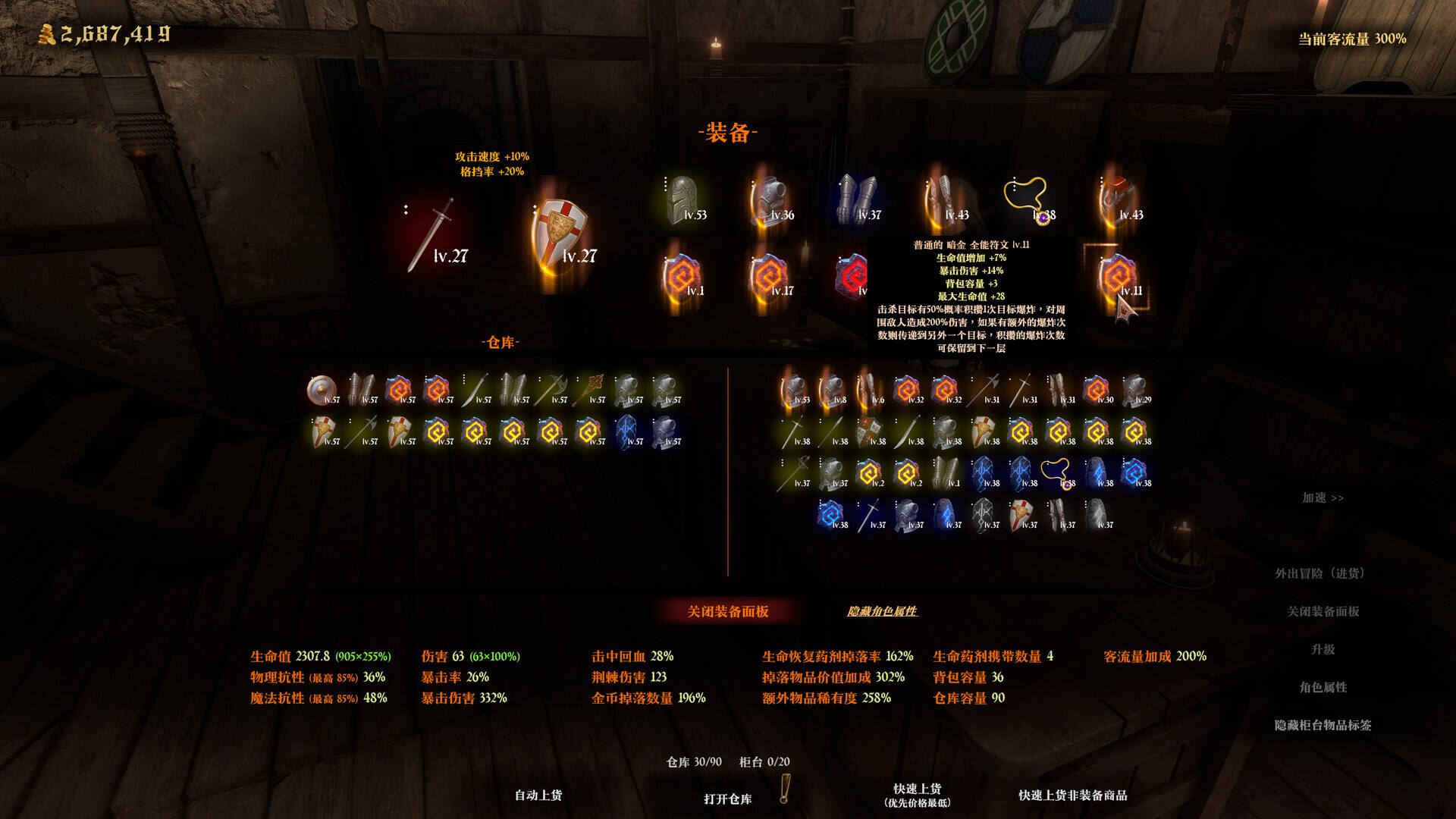Select the equipped lv.36 chest armor

[x=770, y=201]
